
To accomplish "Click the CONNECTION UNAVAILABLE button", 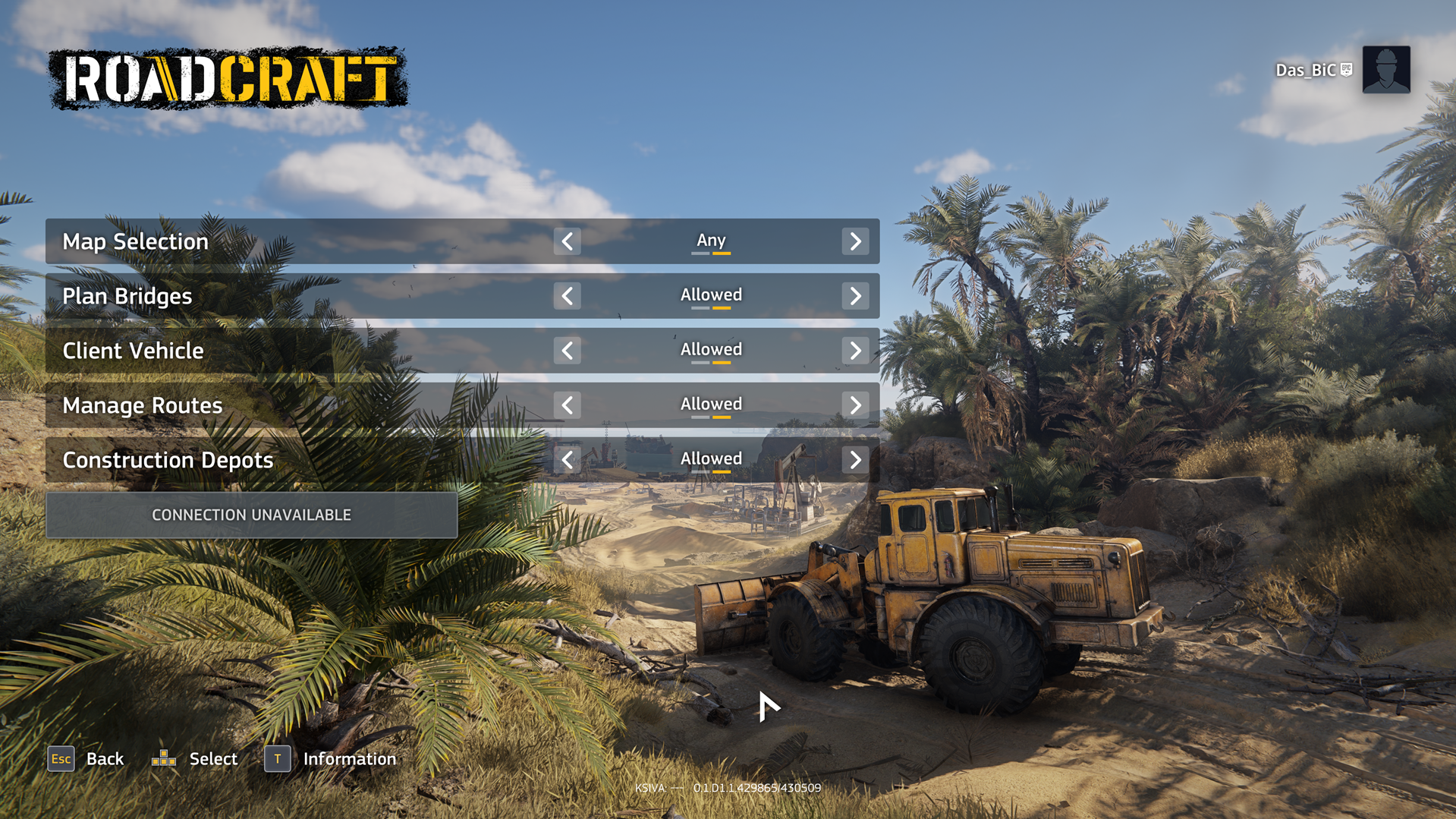I will click(252, 515).
